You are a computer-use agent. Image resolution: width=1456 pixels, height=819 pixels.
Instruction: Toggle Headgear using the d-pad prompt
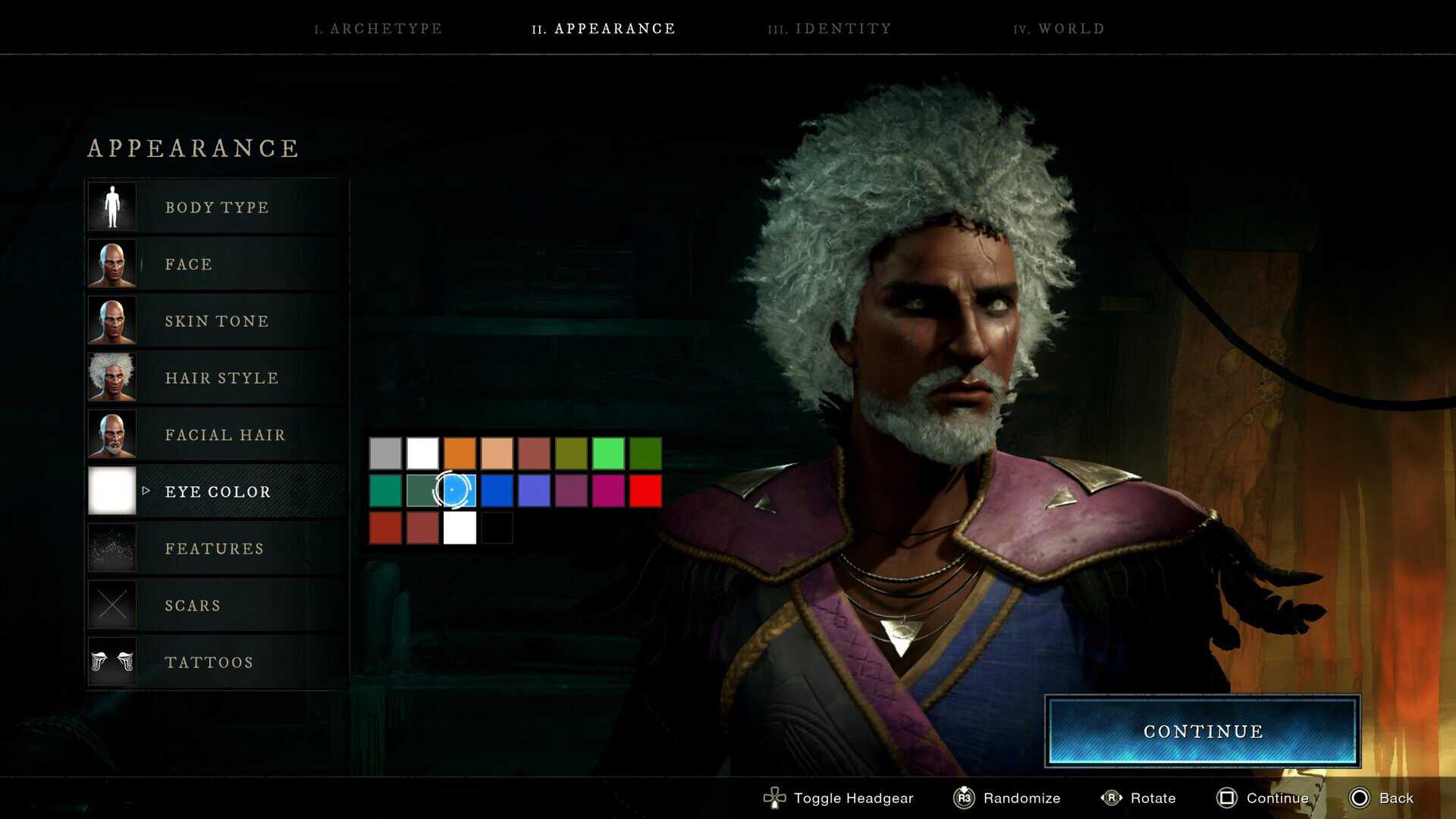click(x=773, y=798)
